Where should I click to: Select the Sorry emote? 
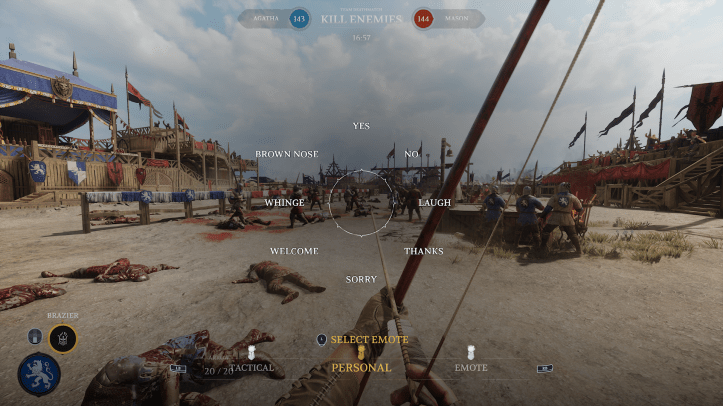pos(361,279)
